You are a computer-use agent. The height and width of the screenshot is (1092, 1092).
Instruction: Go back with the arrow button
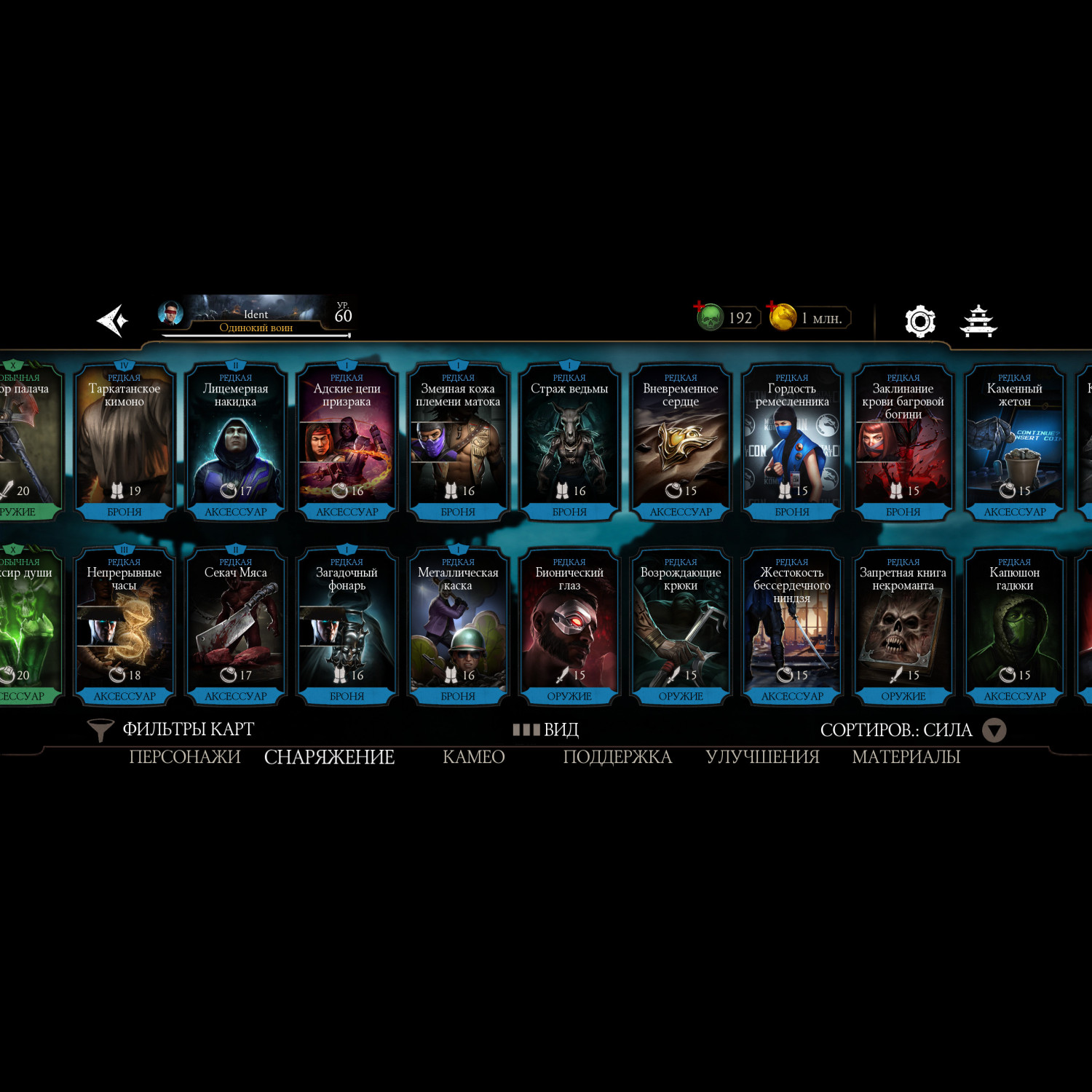[113, 320]
